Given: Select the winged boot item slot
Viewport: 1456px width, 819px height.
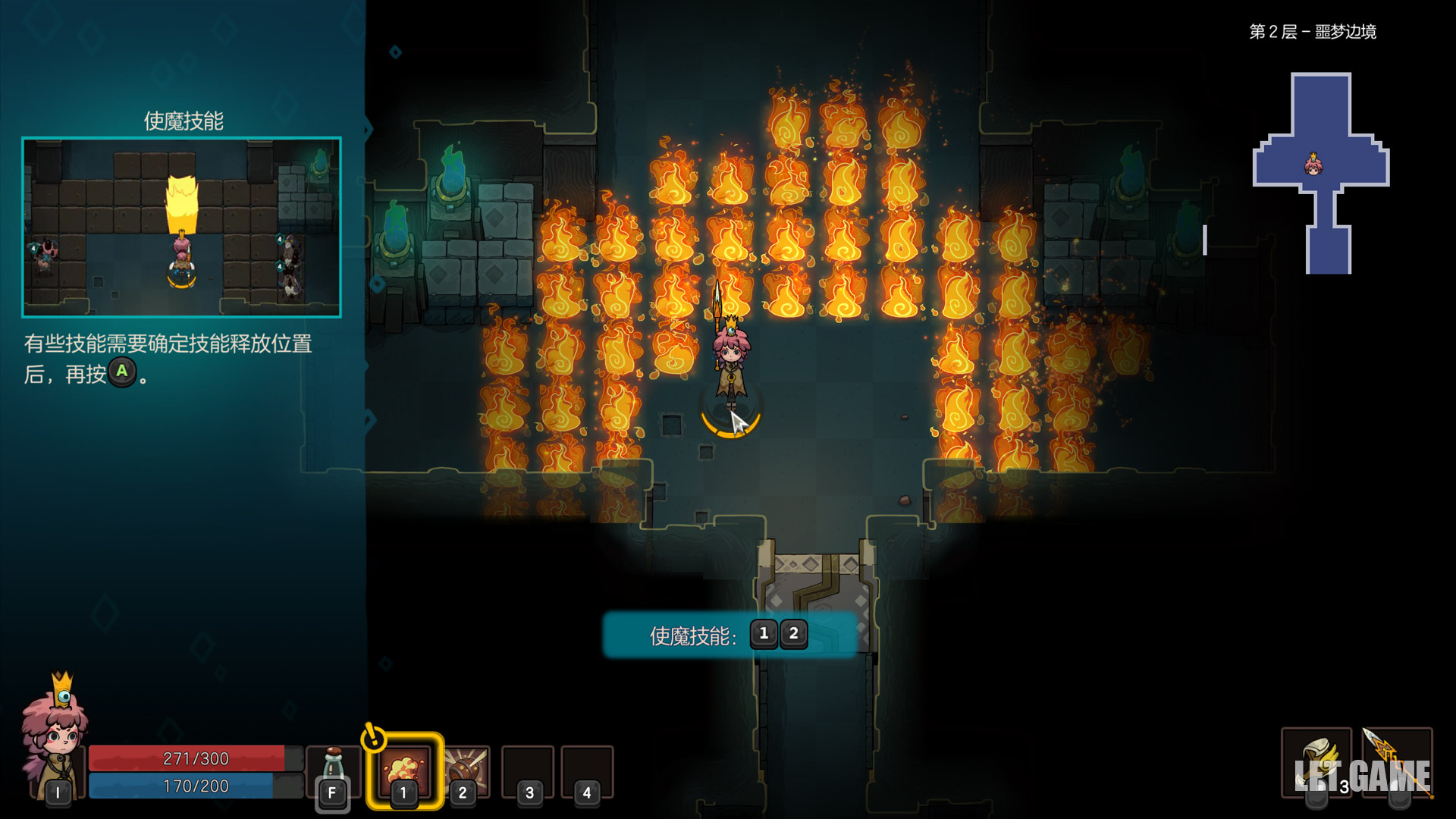Looking at the screenshot, I should point(1316,762).
